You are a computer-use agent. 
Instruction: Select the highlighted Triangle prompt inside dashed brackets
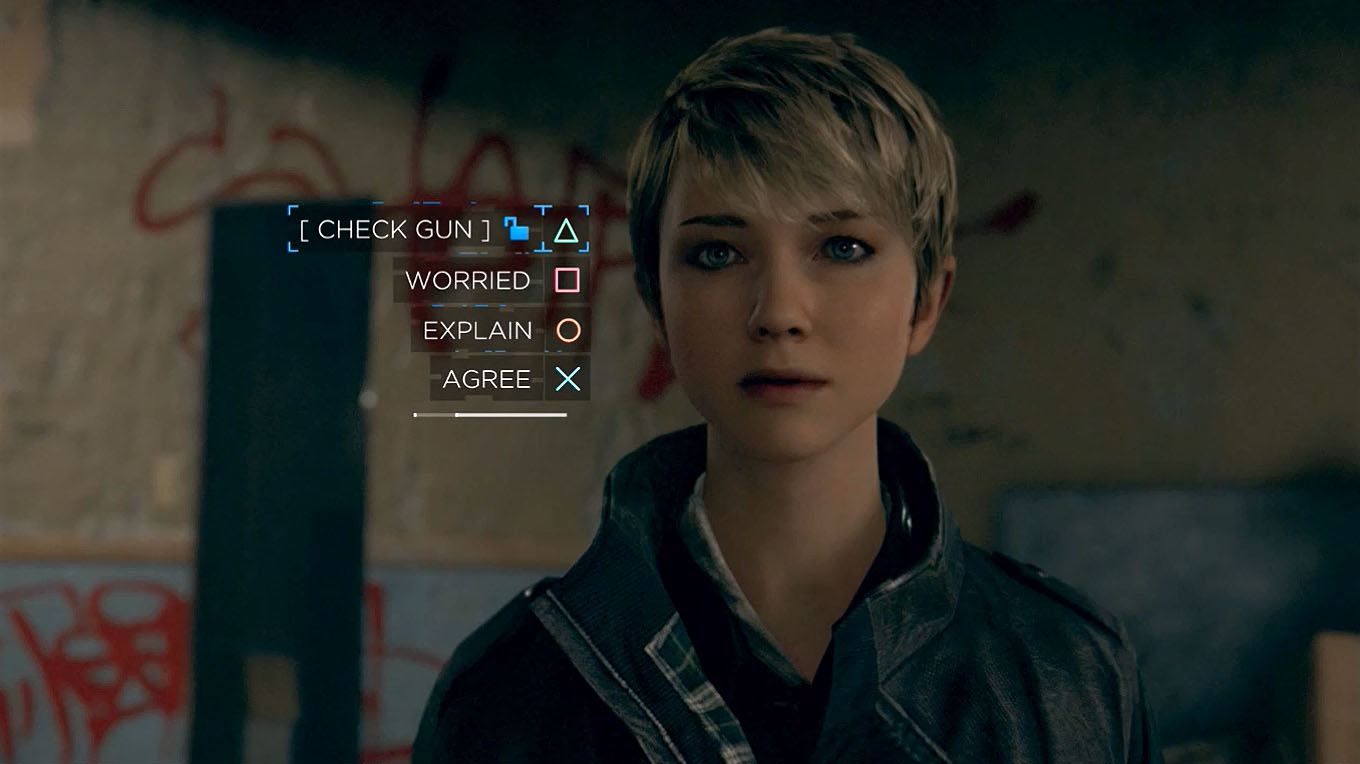(565, 230)
